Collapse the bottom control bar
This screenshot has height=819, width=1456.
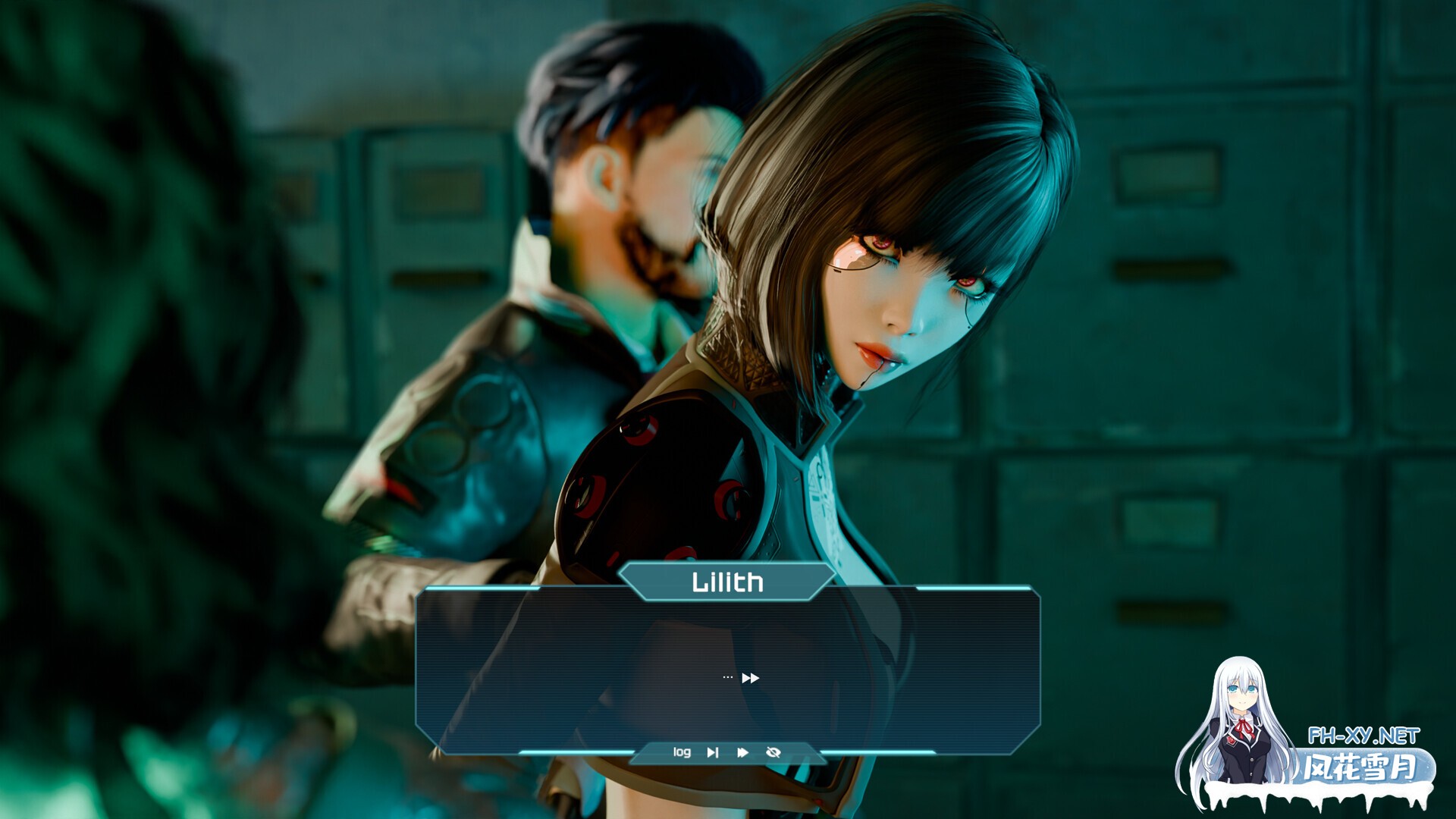click(726, 752)
